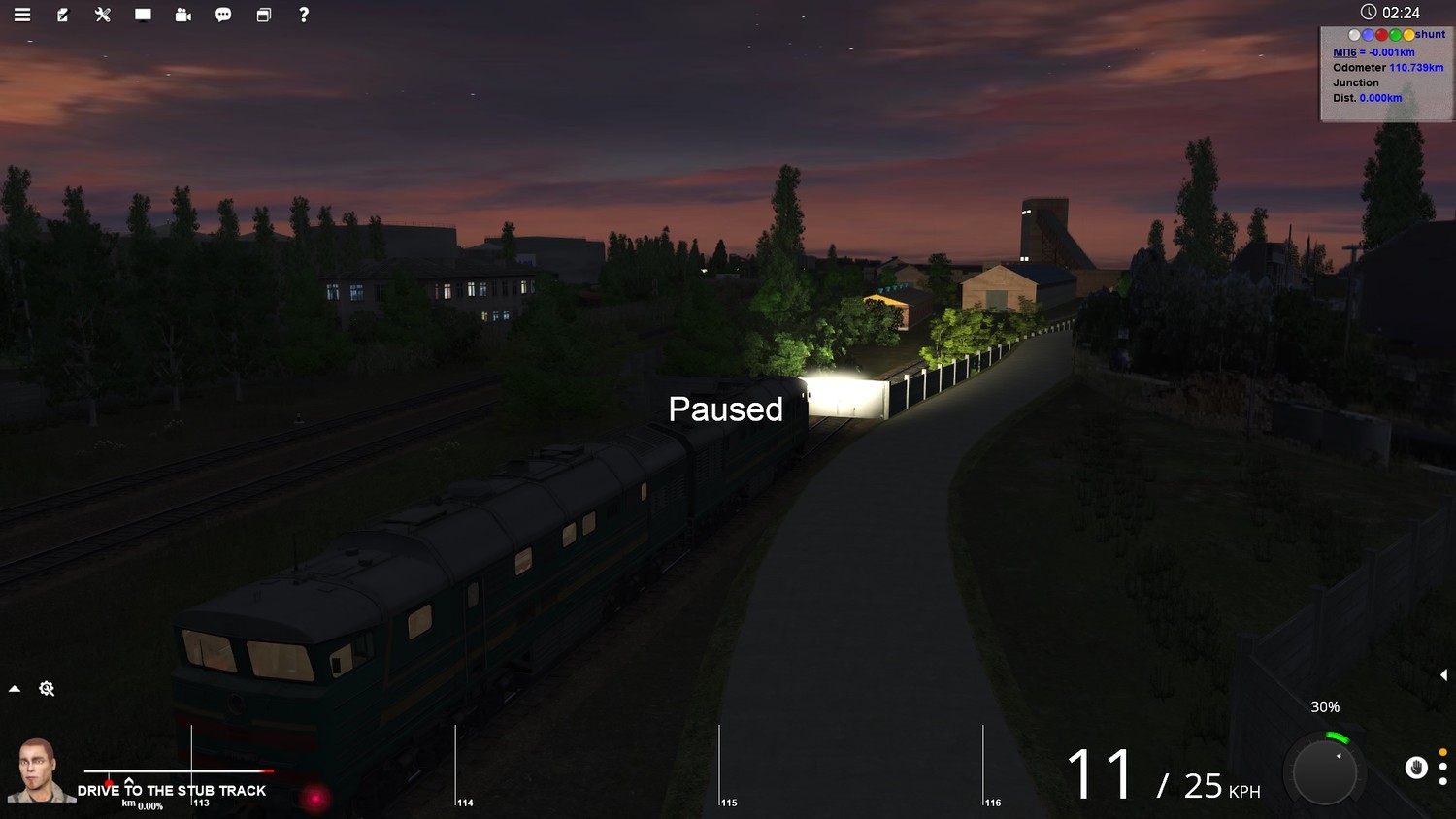The width and height of the screenshot is (1456, 819).
Task: Open the note-and-pencil edit tool
Action: pos(63,15)
